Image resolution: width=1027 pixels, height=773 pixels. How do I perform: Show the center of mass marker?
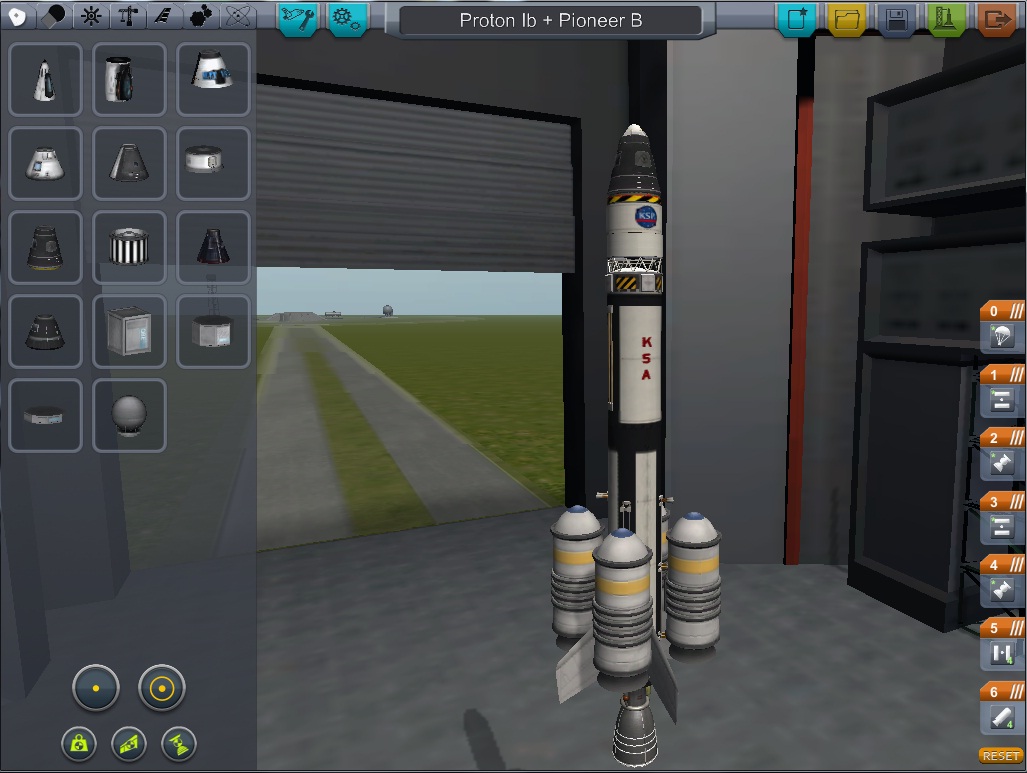[x=78, y=743]
